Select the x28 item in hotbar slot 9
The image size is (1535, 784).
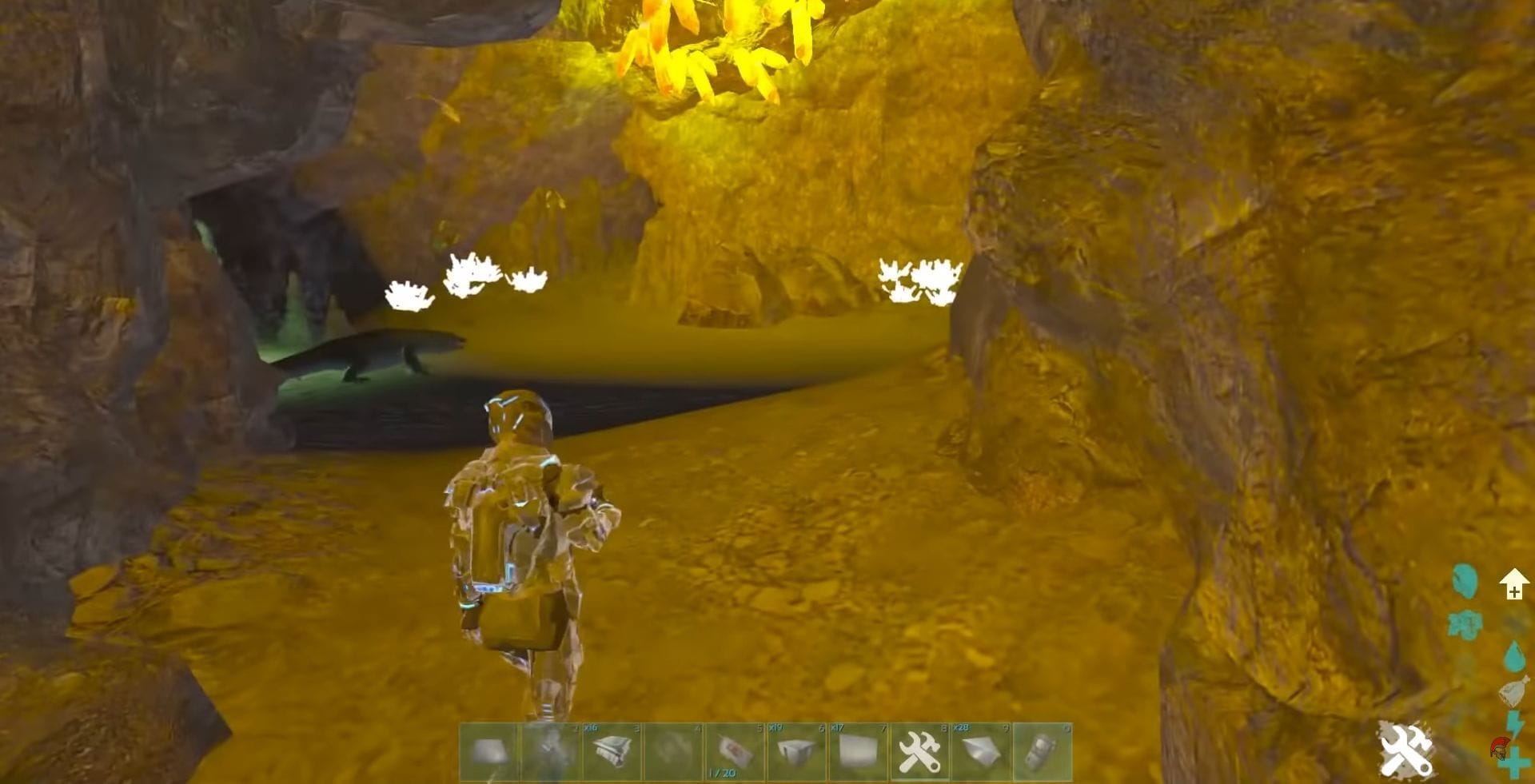(981, 750)
